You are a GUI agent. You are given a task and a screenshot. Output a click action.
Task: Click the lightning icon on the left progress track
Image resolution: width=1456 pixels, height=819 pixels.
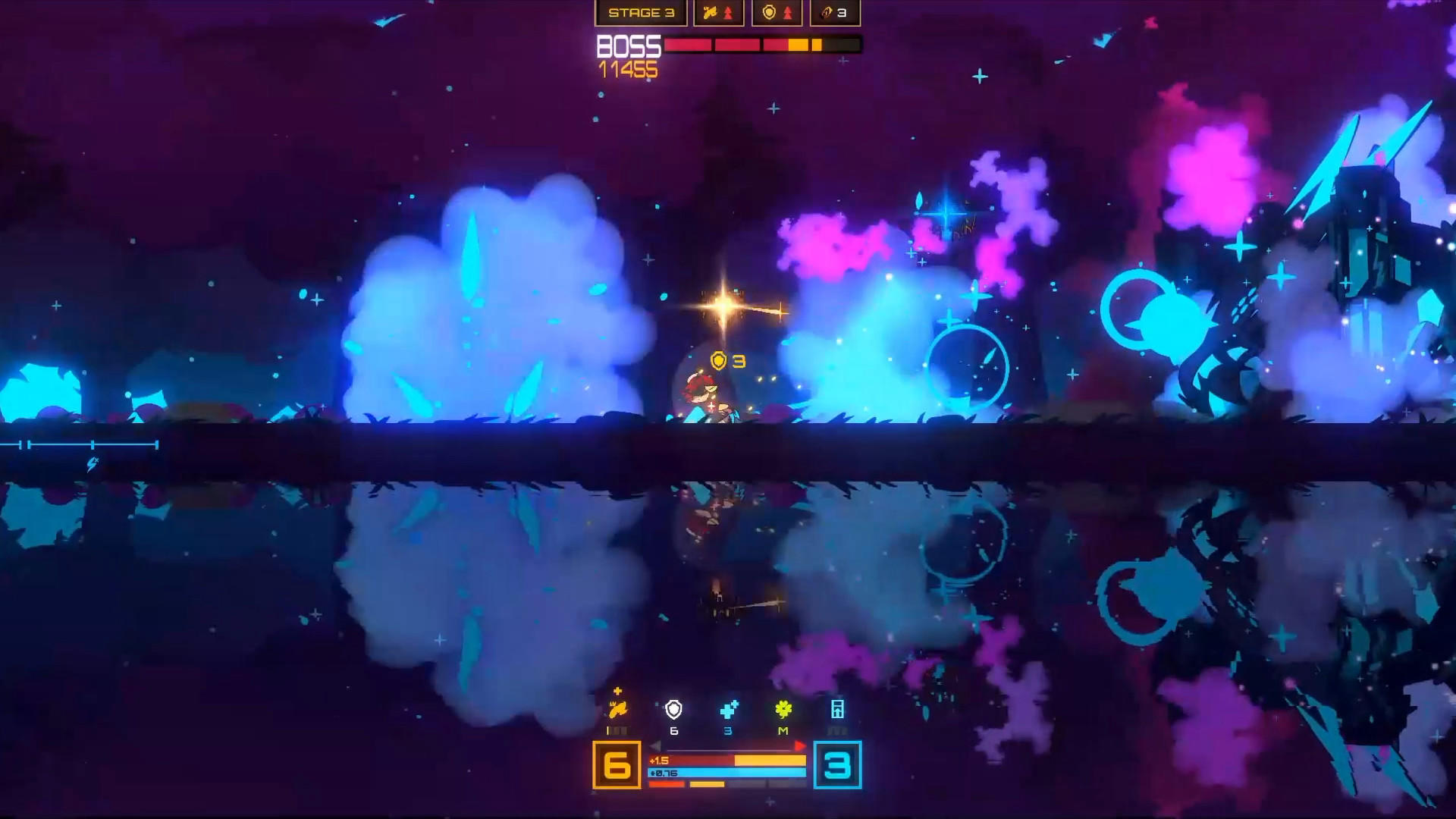click(91, 463)
